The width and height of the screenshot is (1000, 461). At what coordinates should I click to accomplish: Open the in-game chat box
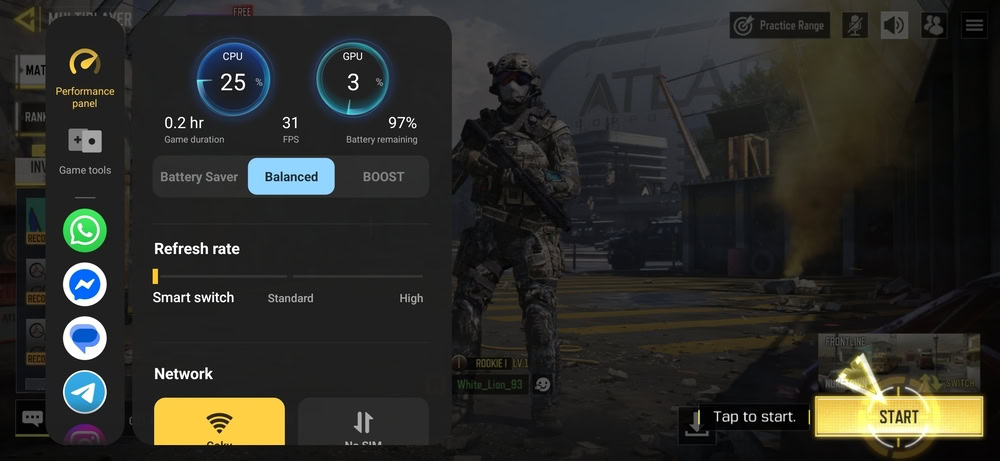point(32,418)
